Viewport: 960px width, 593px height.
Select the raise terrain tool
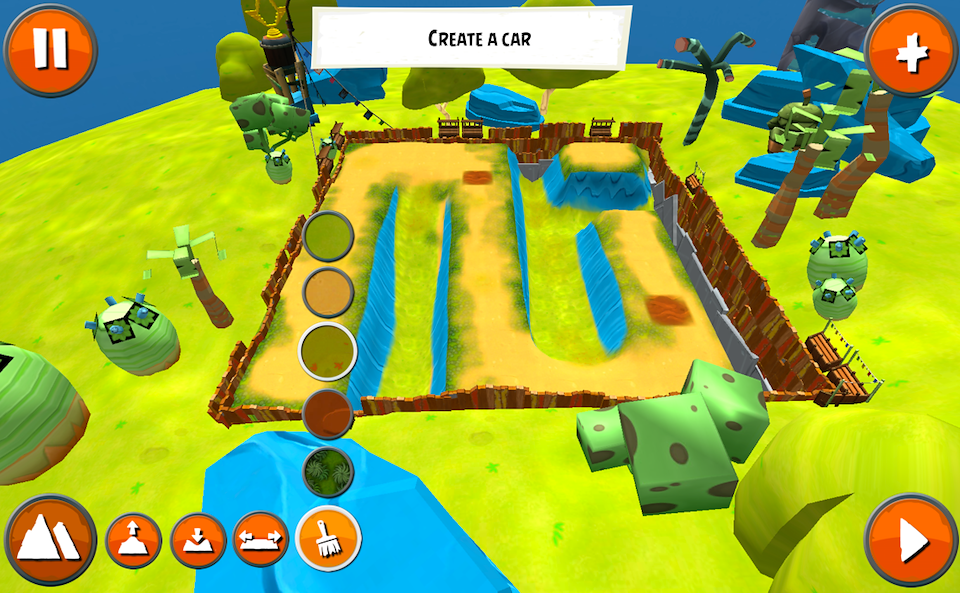coord(134,541)
